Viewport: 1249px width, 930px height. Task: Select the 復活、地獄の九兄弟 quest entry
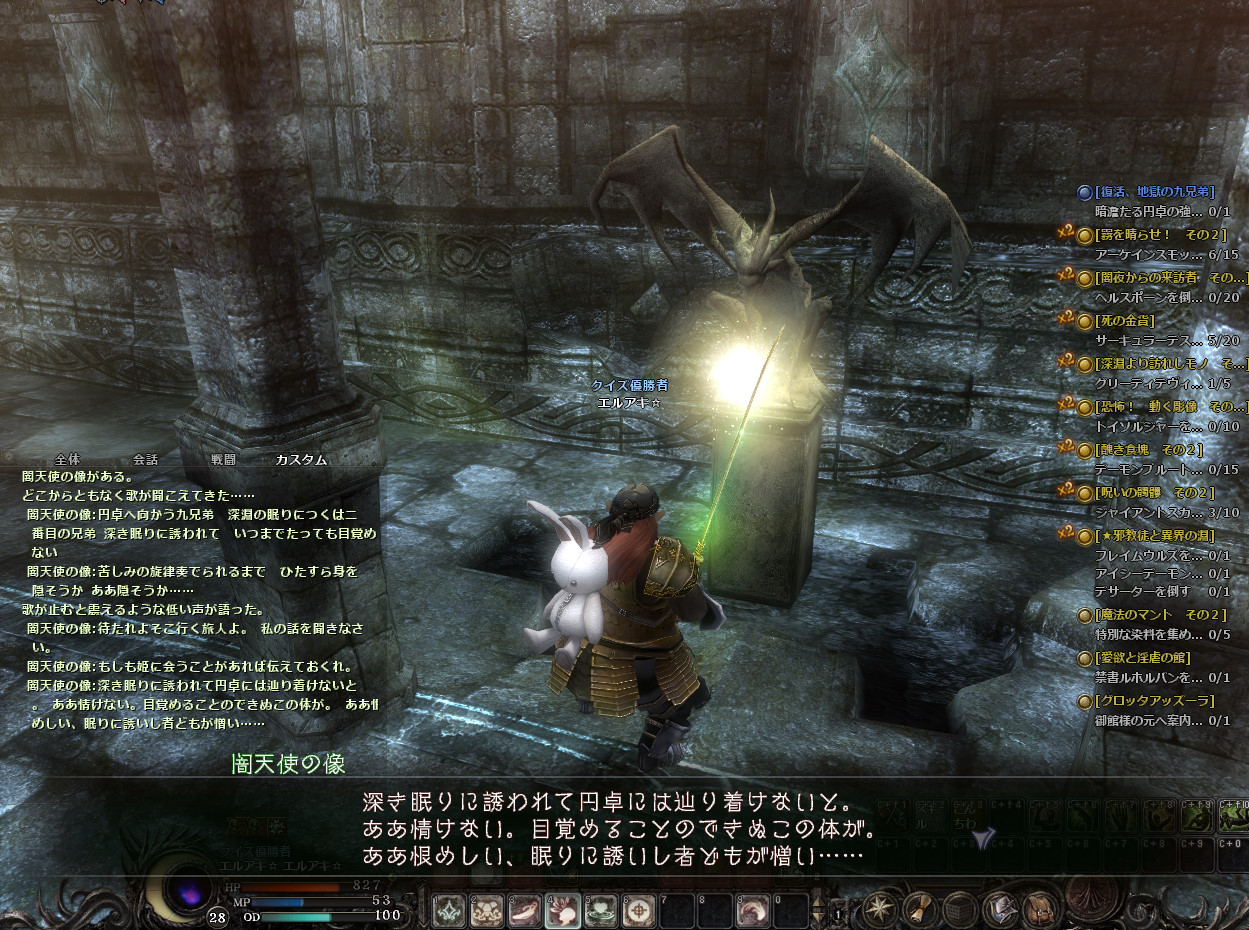click(x=1154, y=191)
